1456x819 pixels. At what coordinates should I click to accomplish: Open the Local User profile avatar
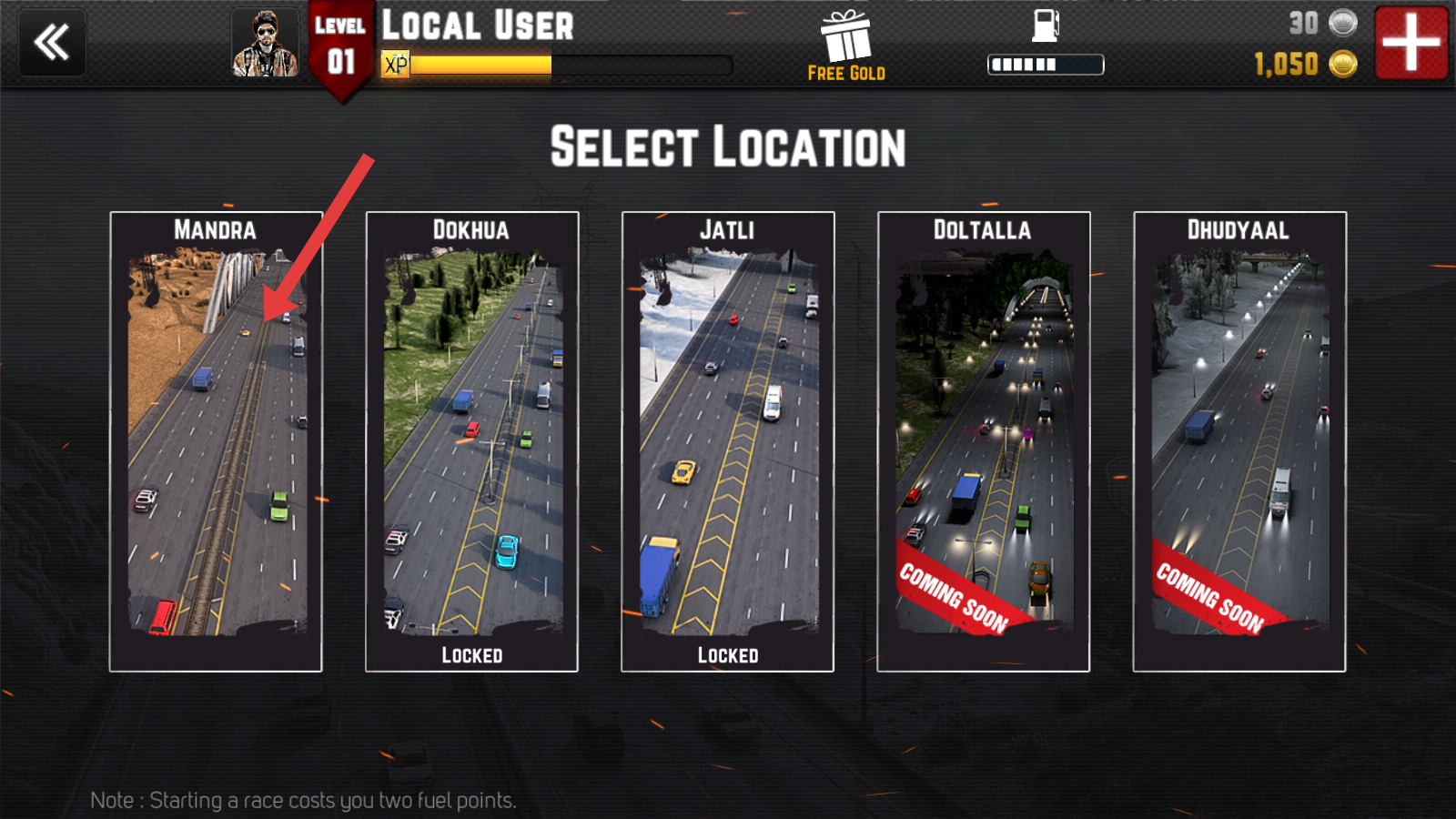click(265, 43)
